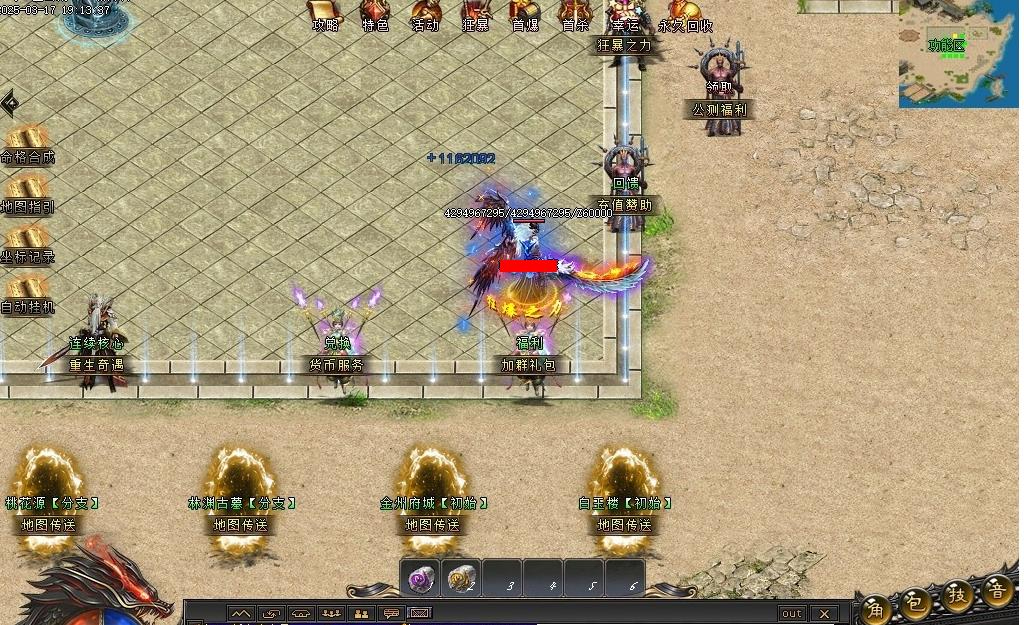Open the 特色 features menu
Viewport: 1024px width, 625px height.
coord(375,13)
